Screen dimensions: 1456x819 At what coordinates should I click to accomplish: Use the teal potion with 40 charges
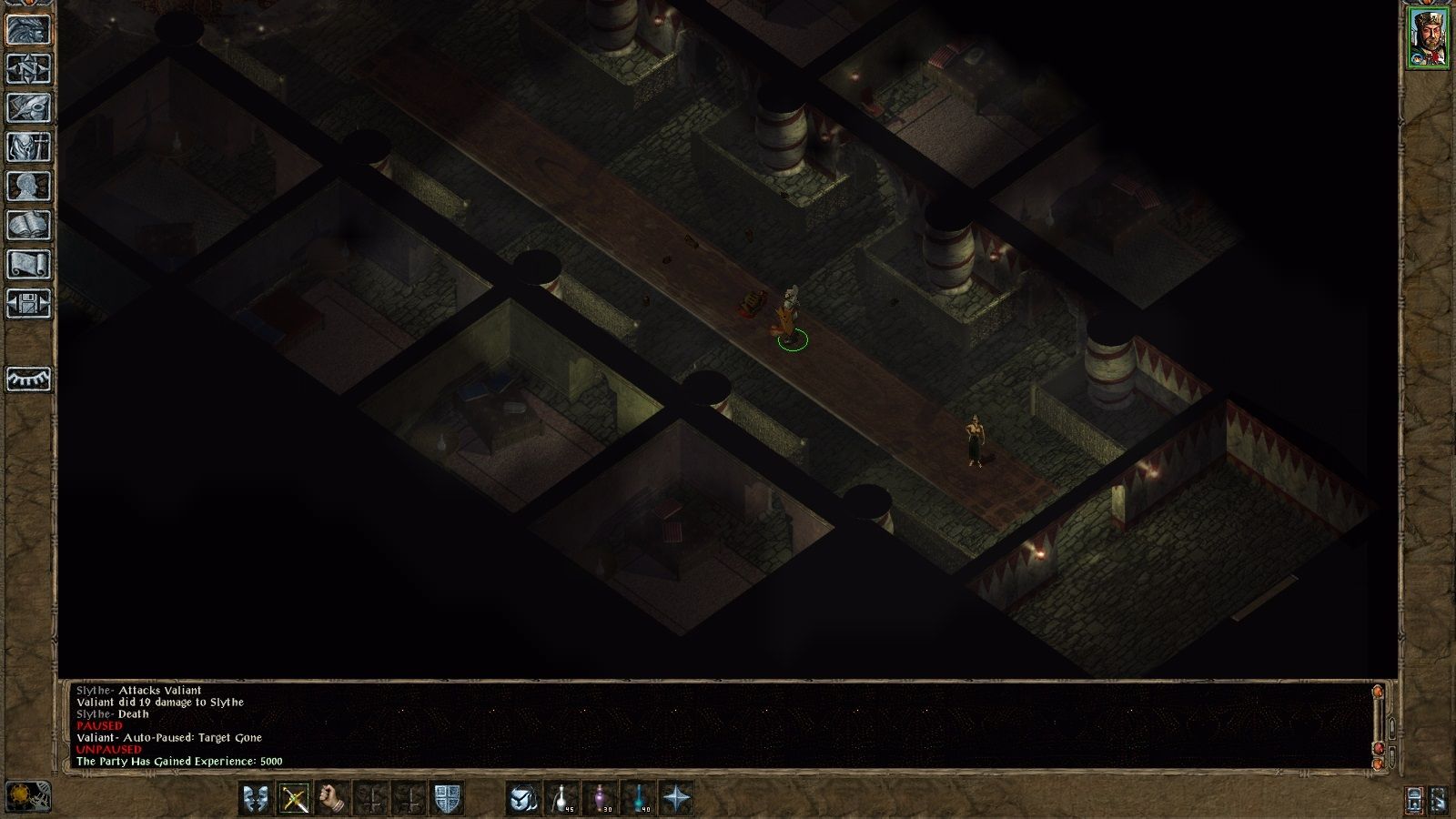point(639,799)
